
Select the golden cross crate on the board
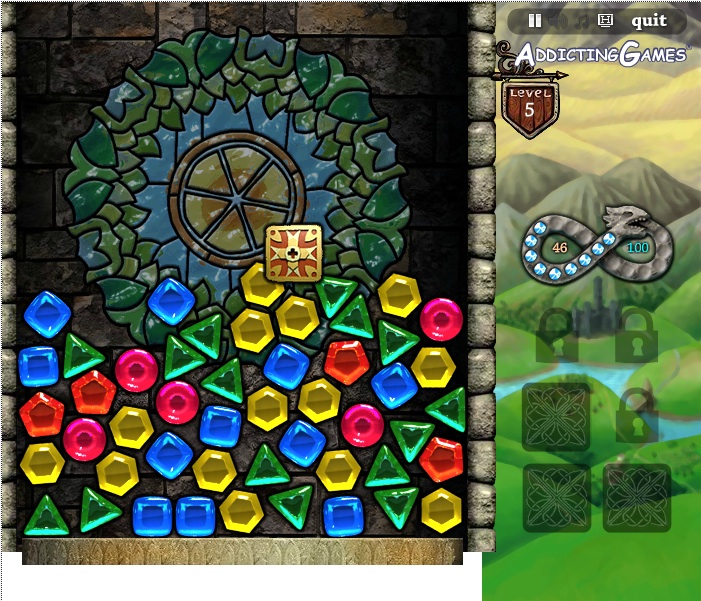click(294, 252)
